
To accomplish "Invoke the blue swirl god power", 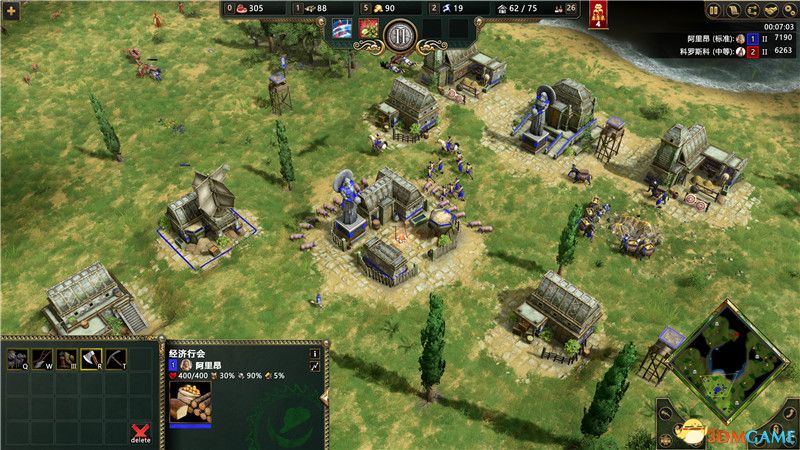I will (x=342, y=29).
